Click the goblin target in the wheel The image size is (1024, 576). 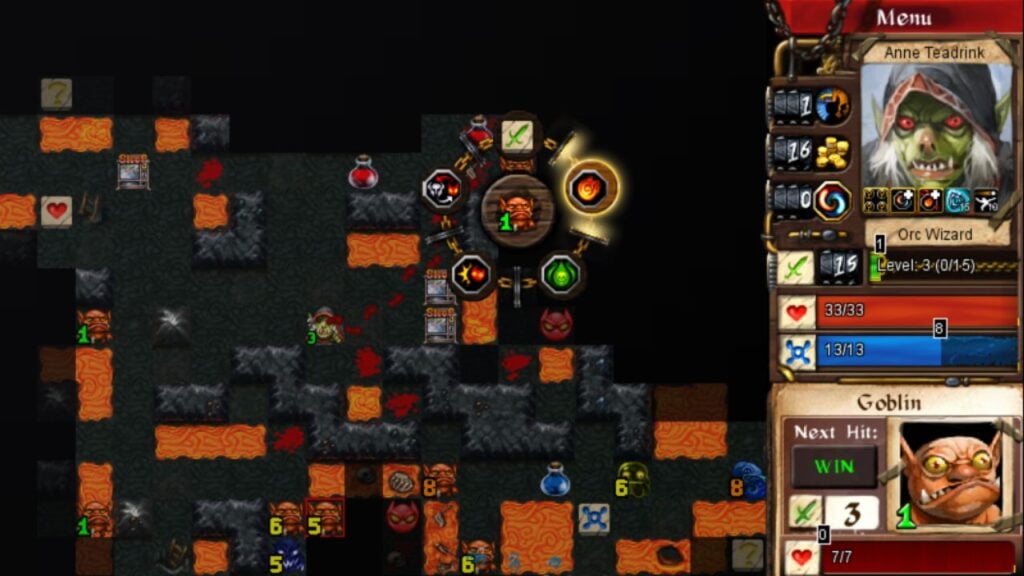click(517, 208)
